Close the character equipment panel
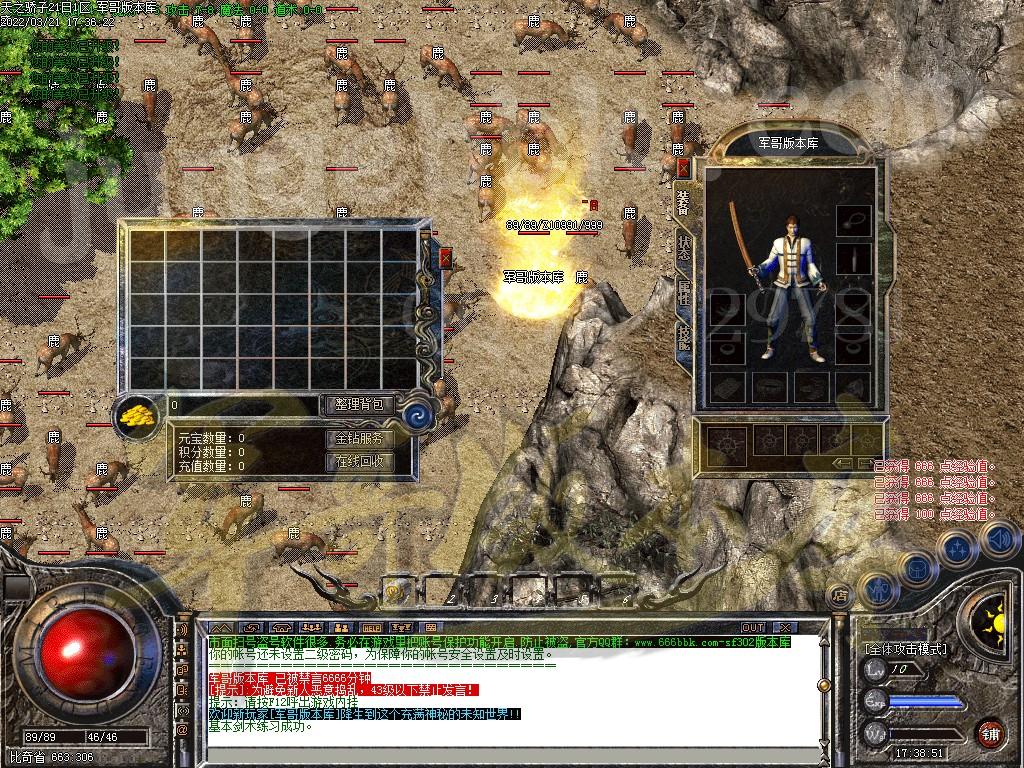Screen dimensions: 1024x768 point(683,167)
